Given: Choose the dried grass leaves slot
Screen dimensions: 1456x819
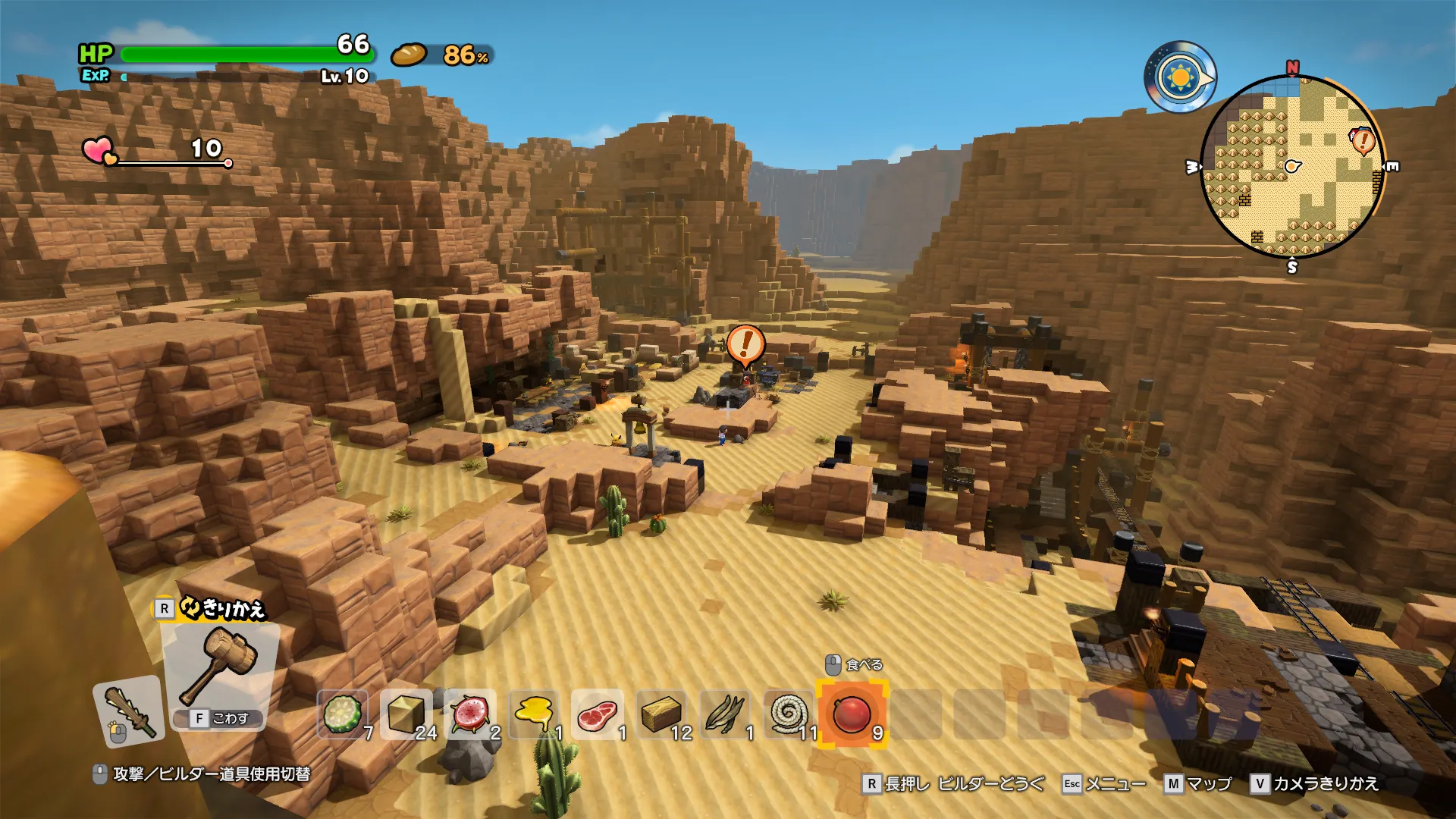Looking at the screenshot, I should (x=725, y=714).
